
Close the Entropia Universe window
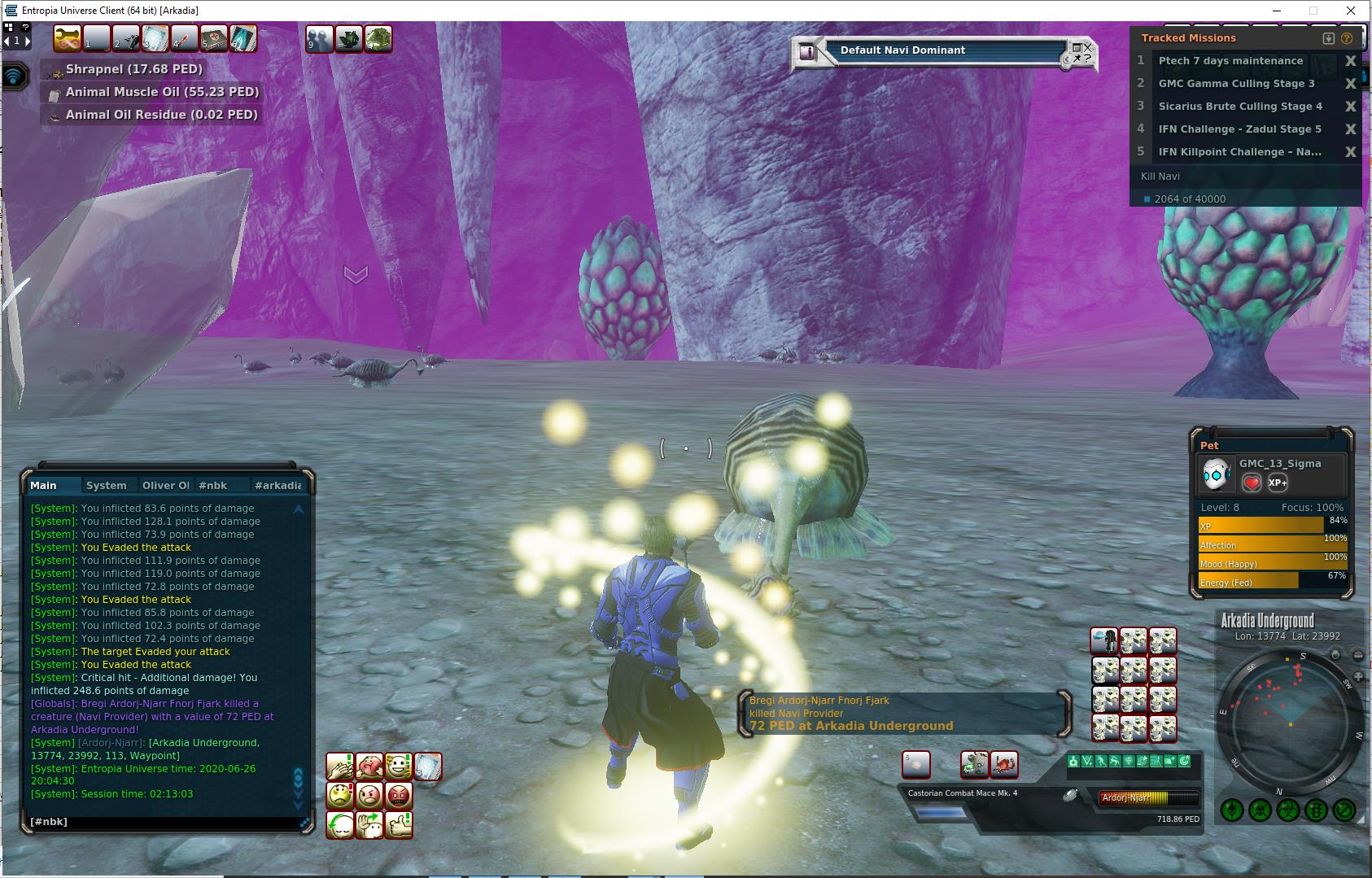tap(1352, 11)
